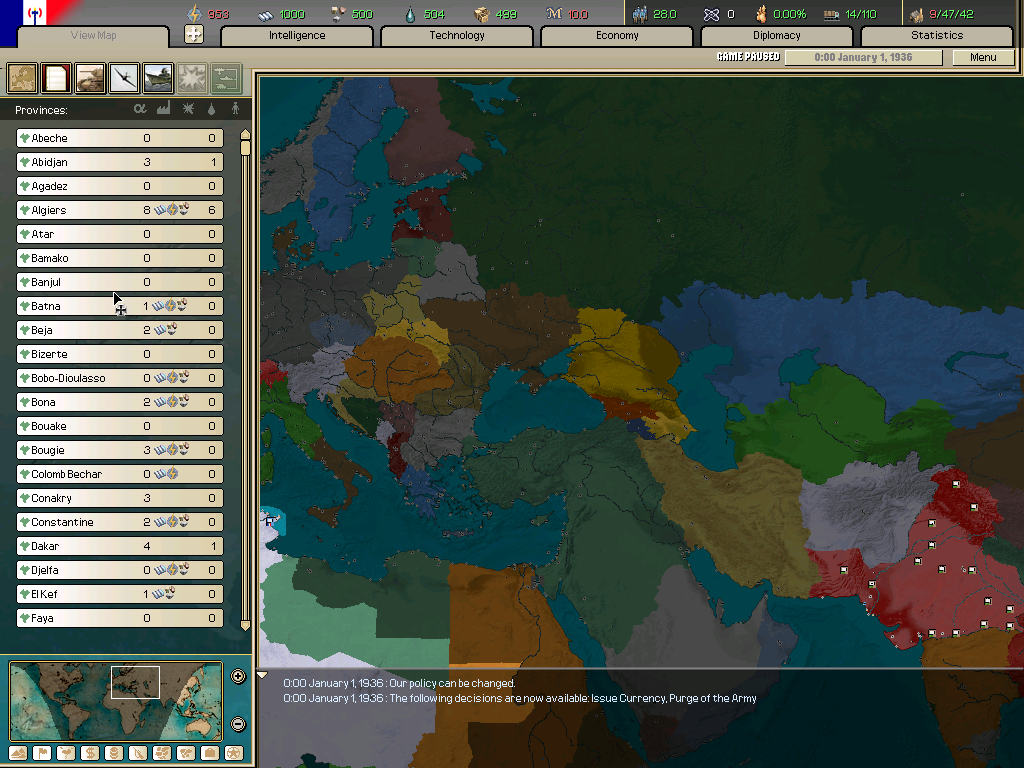1024x768 pixels.
Task: Open the Intelligence tab
Action: pyautogui.click(x=297, y=36)
